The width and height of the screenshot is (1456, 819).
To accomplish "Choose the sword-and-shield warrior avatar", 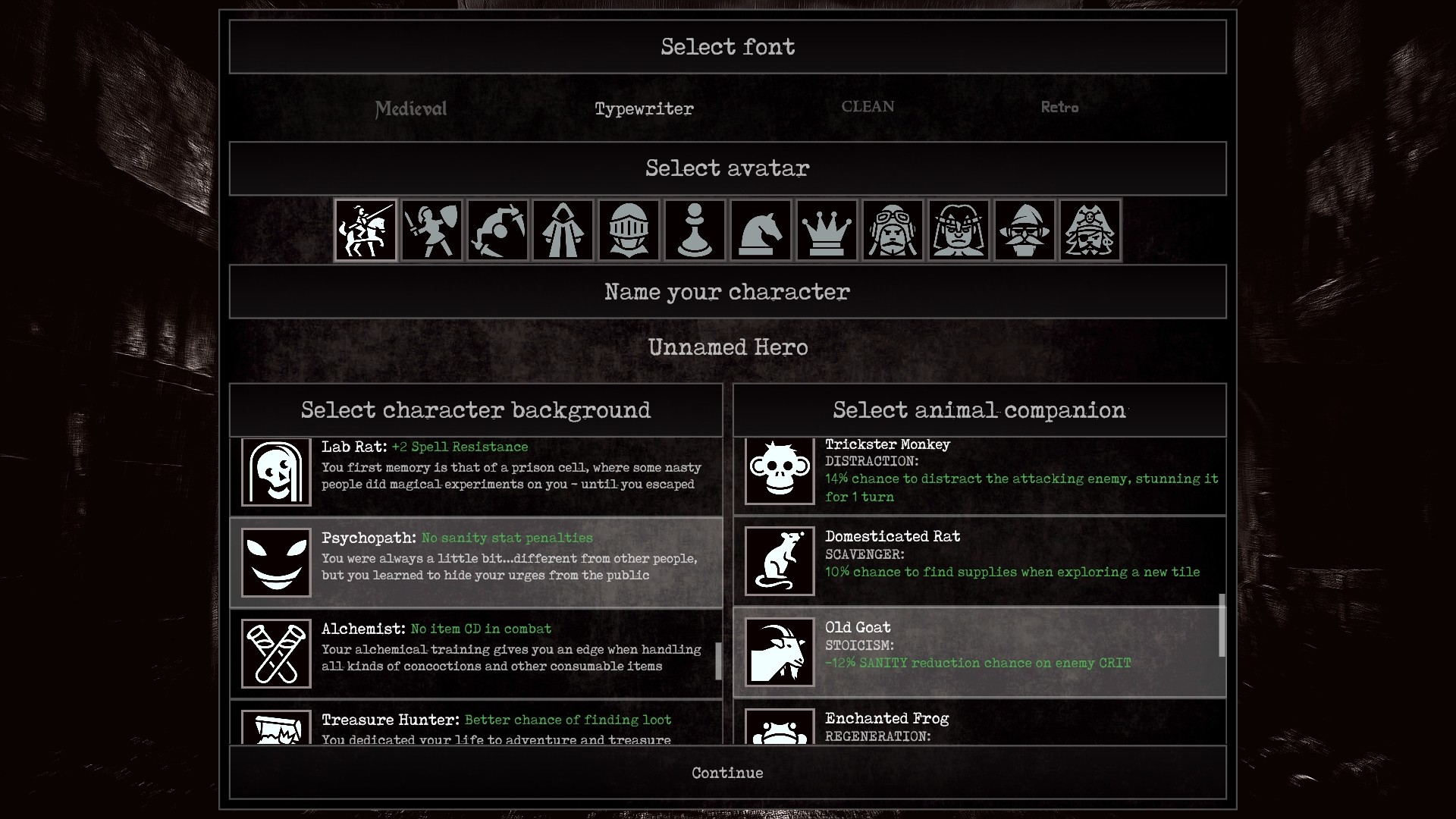I will pos(431,230).
